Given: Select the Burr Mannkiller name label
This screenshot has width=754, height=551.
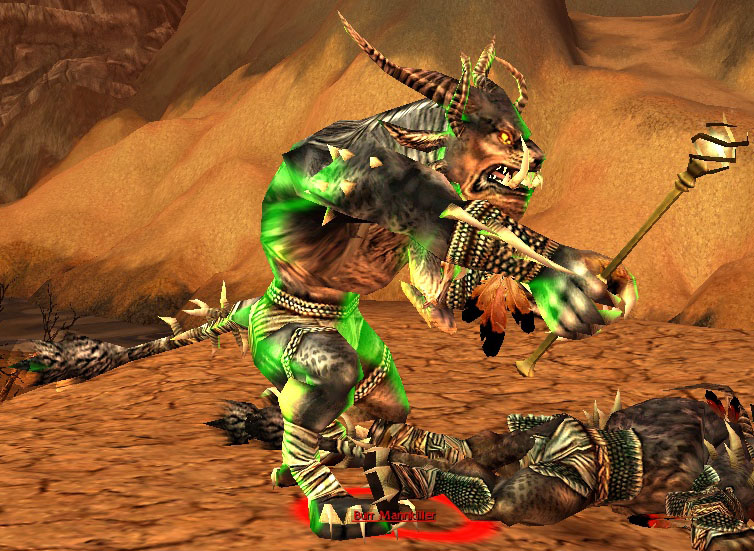Looking at the screenshot, I should [x=394, y=516].
